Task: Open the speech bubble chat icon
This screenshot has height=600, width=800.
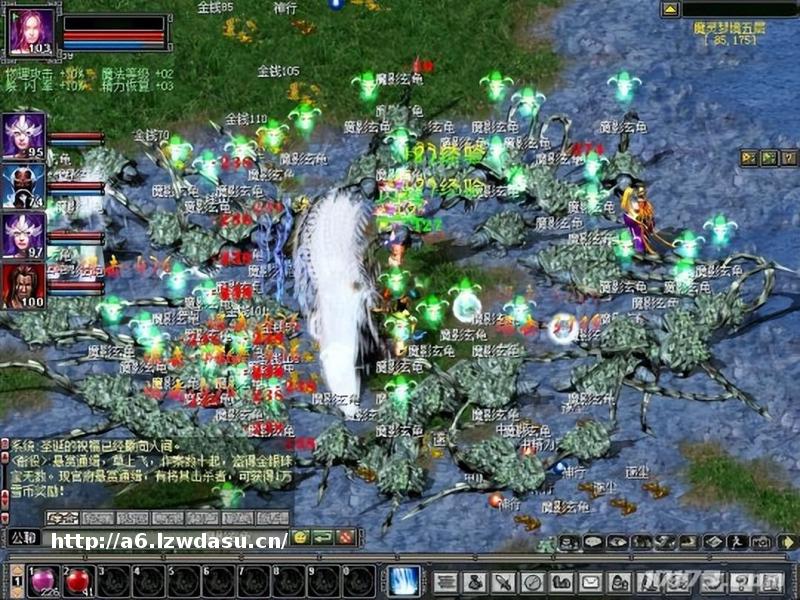Action: coord(593,542)
